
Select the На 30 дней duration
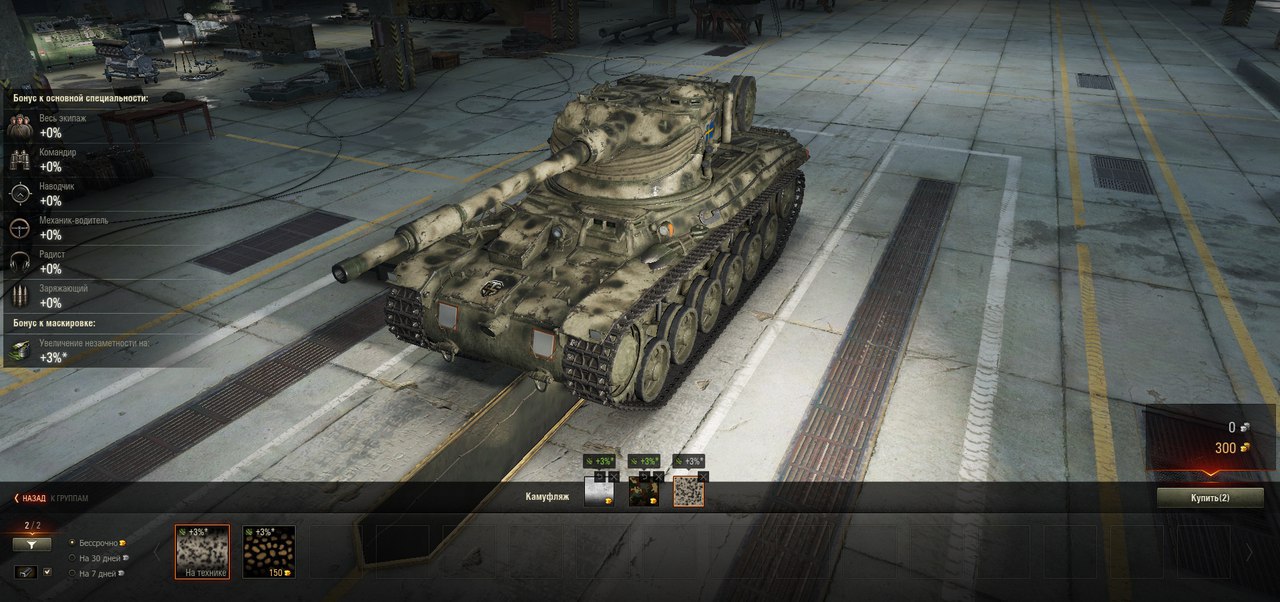click(x=72, y=558)
